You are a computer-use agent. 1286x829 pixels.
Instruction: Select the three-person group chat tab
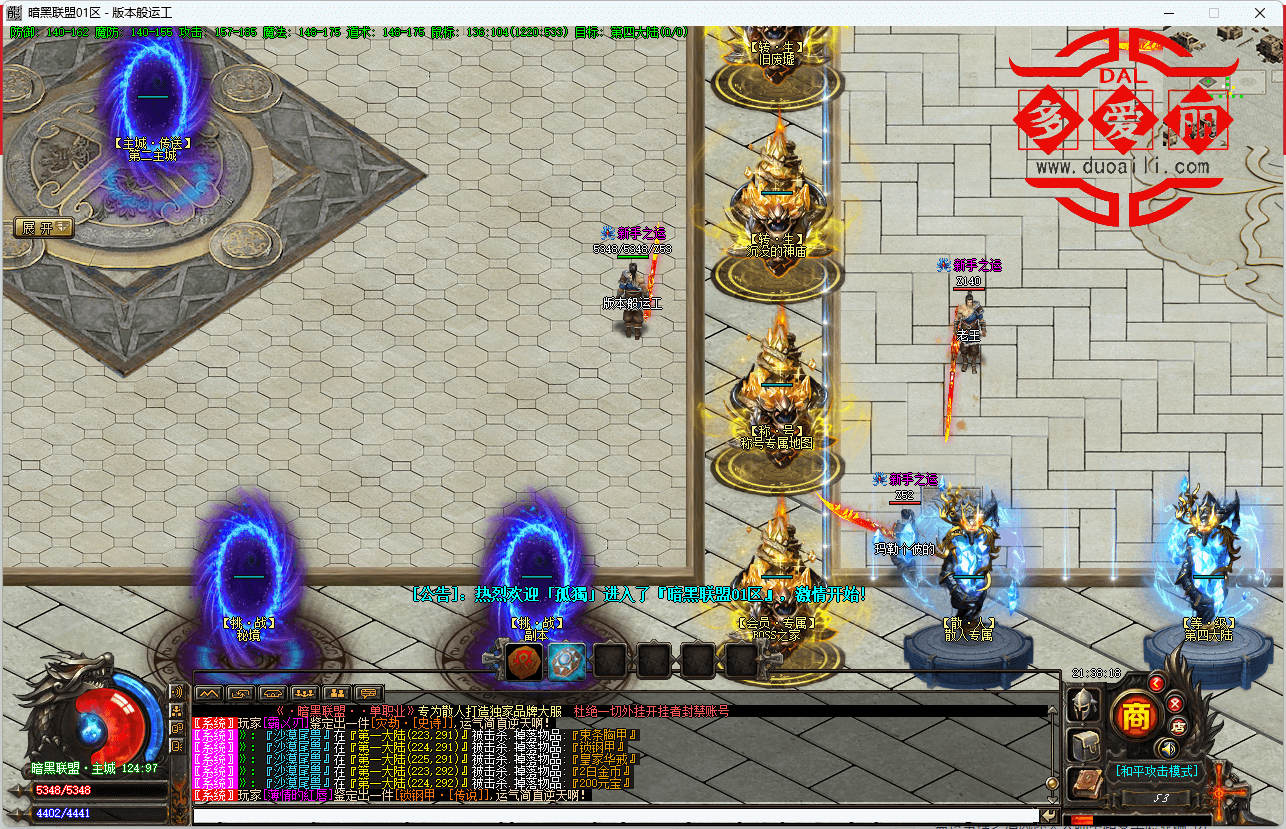304,693
